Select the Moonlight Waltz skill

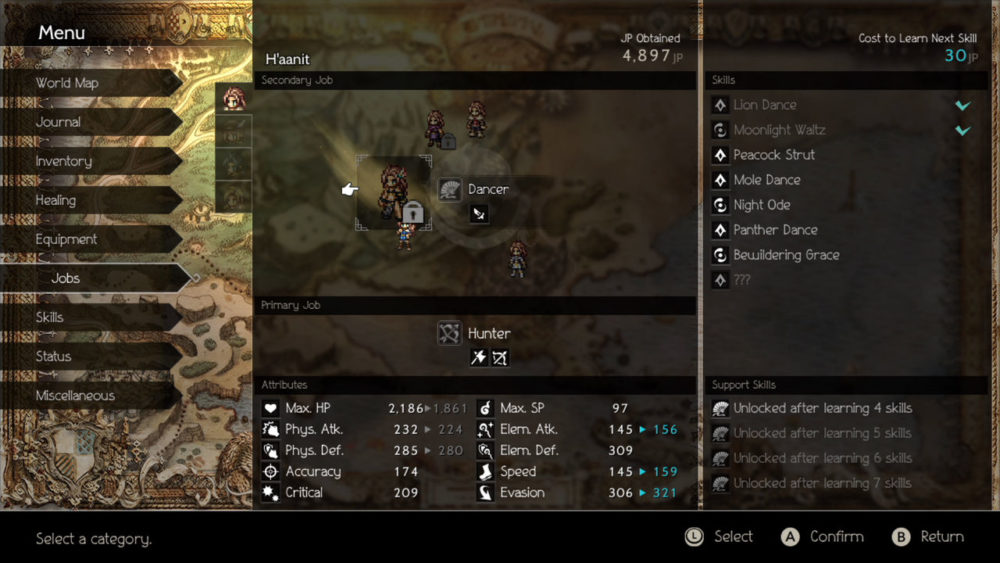coord(779,130)
